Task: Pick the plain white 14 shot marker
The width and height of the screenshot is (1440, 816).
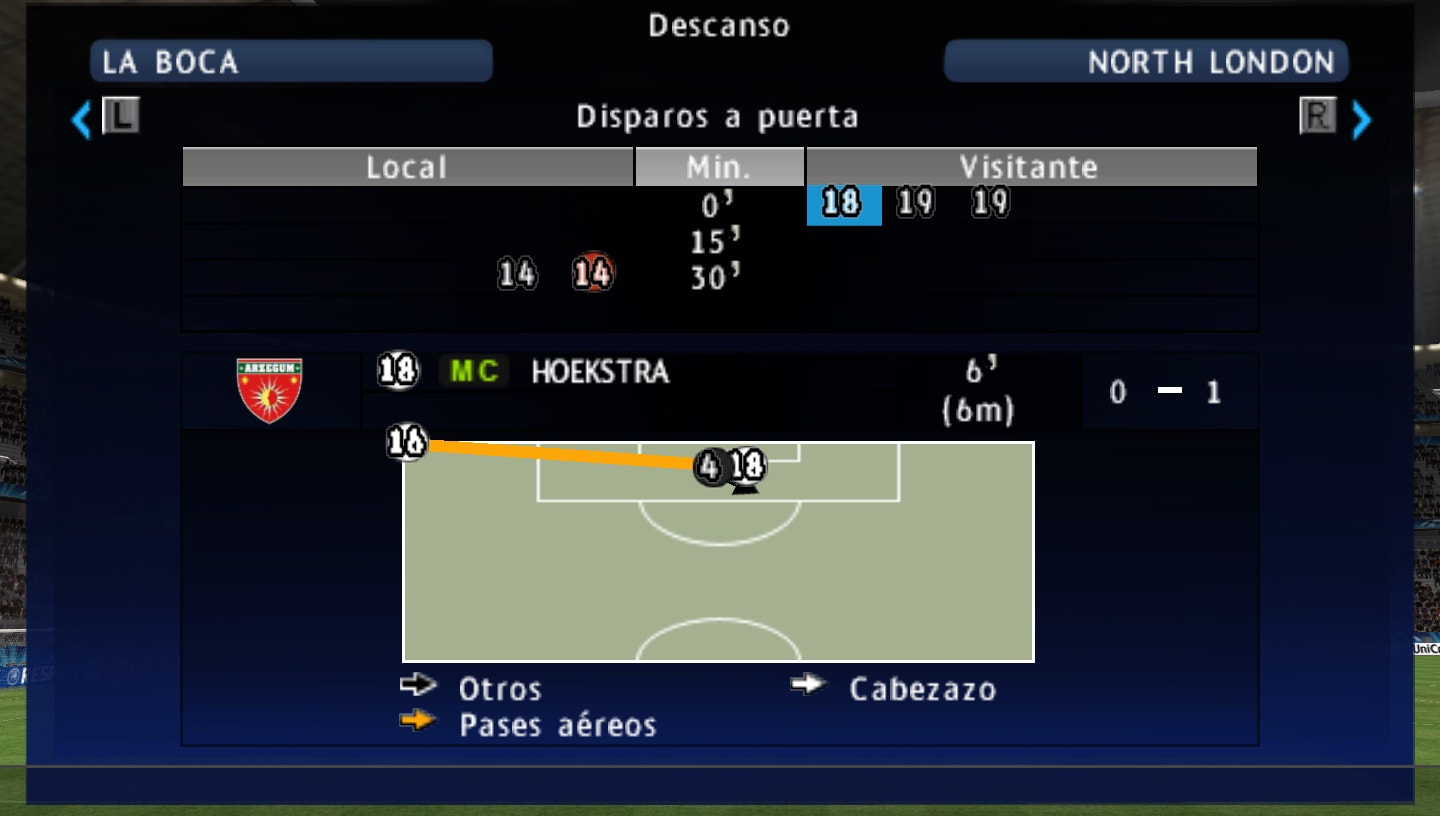Action: 517,273
